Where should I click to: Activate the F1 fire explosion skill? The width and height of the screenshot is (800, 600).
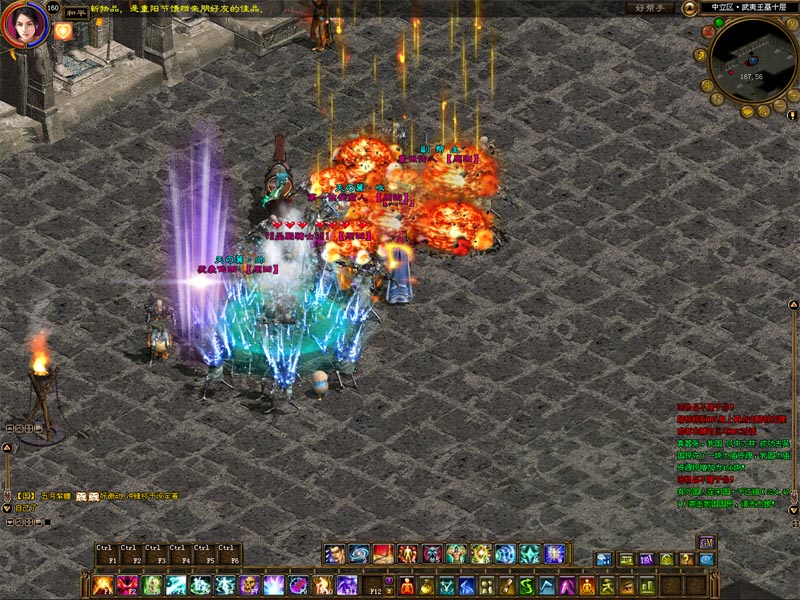tap(103, 585)
